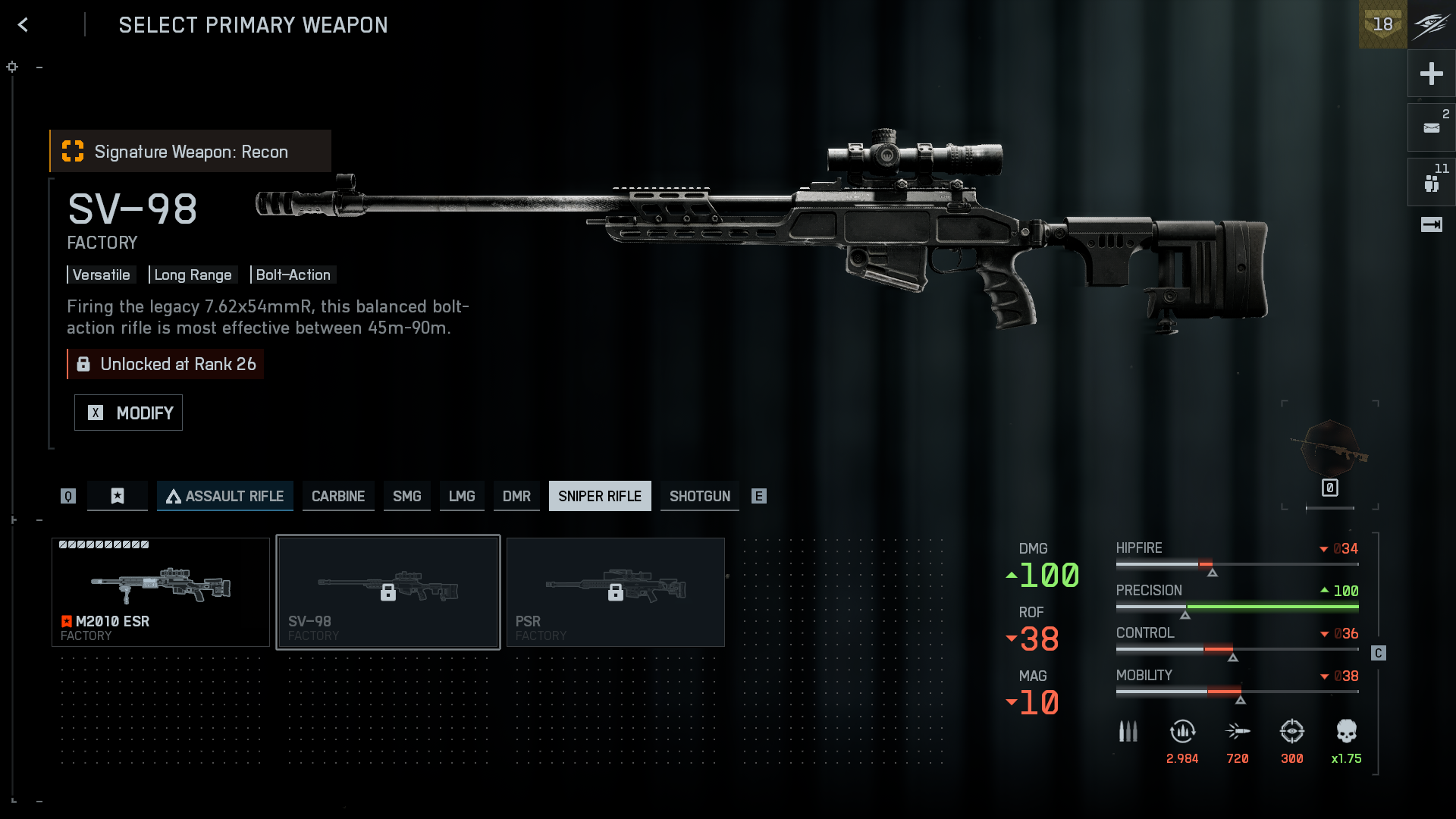
Task: View the Shotgun category
Action: 699,496
